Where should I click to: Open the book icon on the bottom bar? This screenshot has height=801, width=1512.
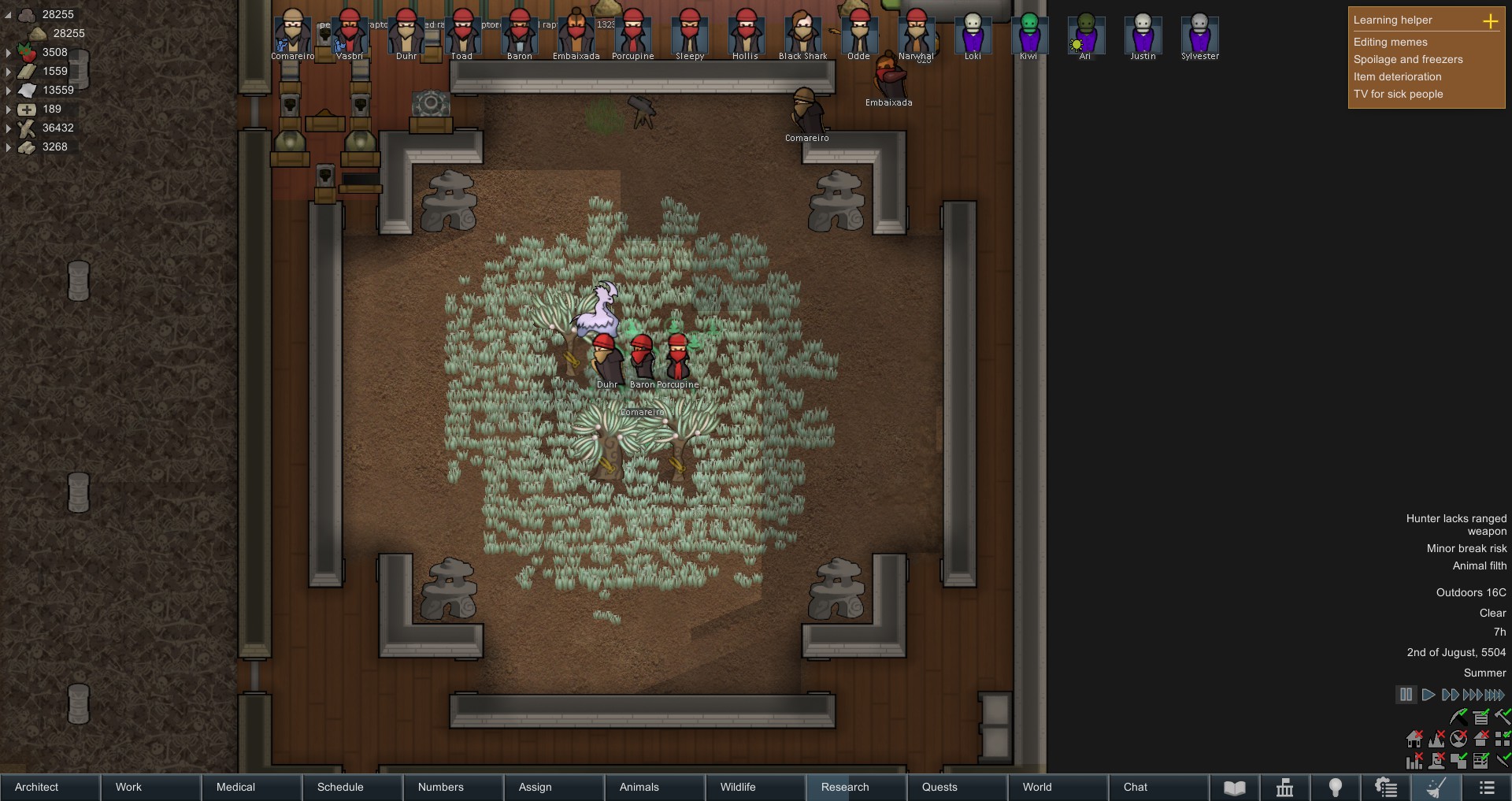pos(1236,788)
